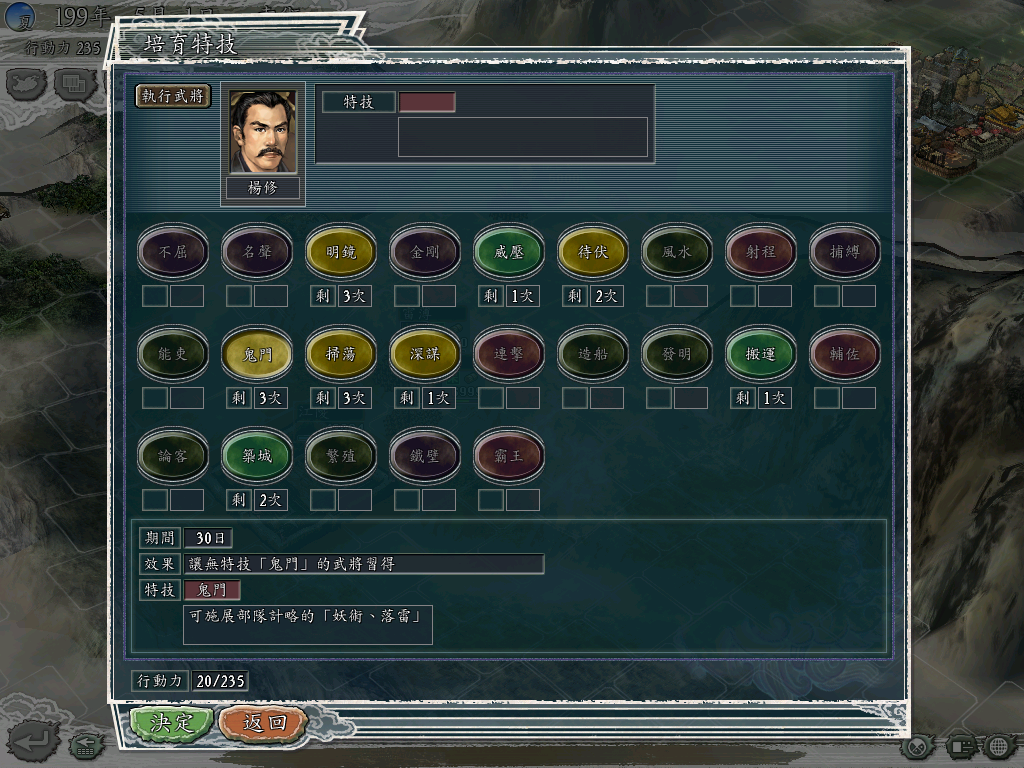Choose the 掃蕩 skill

click(x=341, y=354)
